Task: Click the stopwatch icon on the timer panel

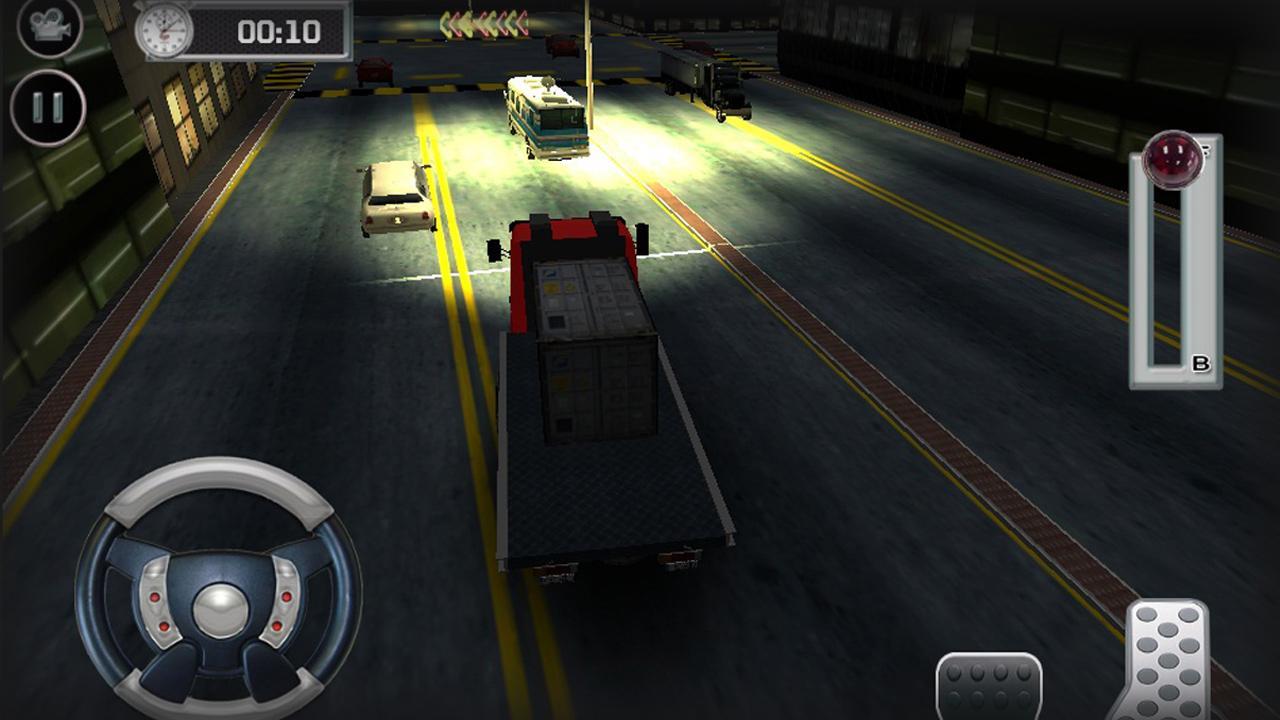Action: pos(163,27)
